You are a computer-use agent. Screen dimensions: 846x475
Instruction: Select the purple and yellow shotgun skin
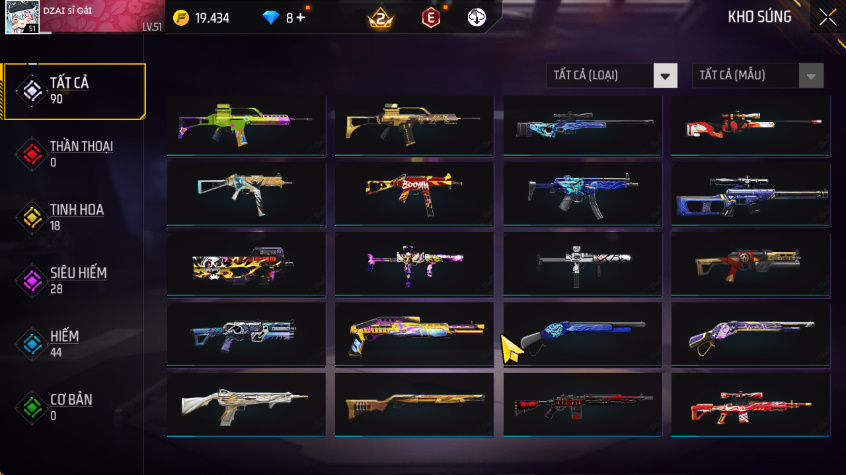[x=414, y=332]
